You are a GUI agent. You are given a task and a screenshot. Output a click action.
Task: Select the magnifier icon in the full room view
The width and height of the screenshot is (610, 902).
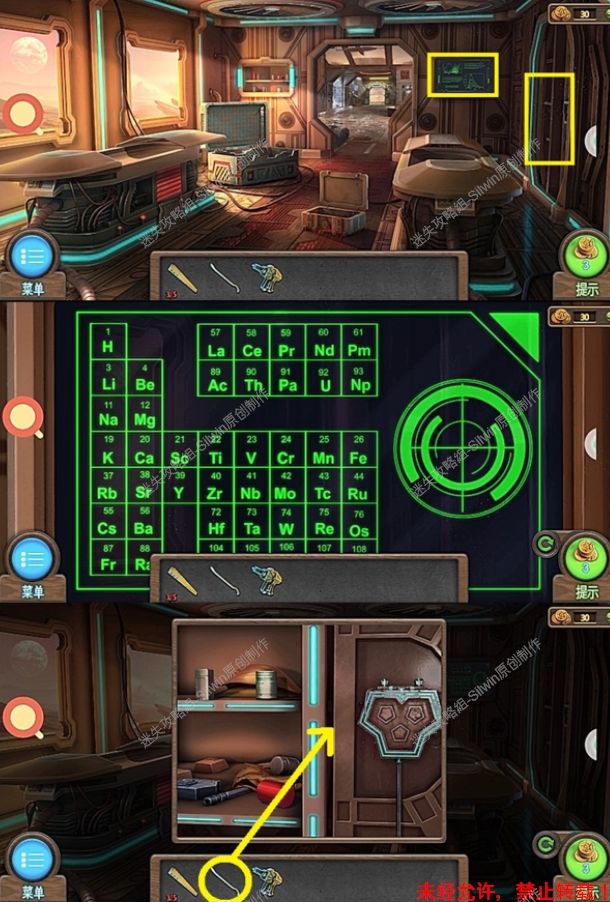click(22, 114)
